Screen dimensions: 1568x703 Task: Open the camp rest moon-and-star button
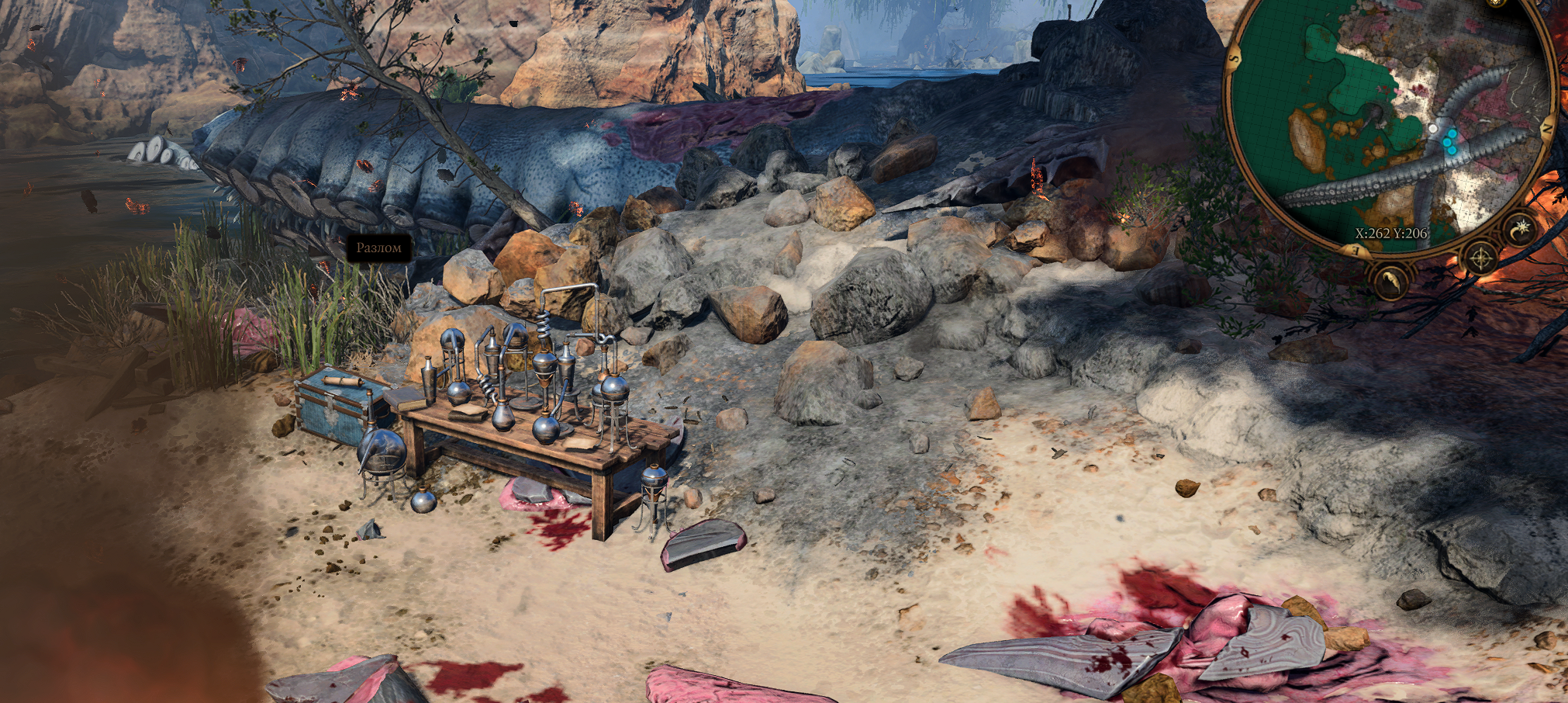coord(1520,229)
